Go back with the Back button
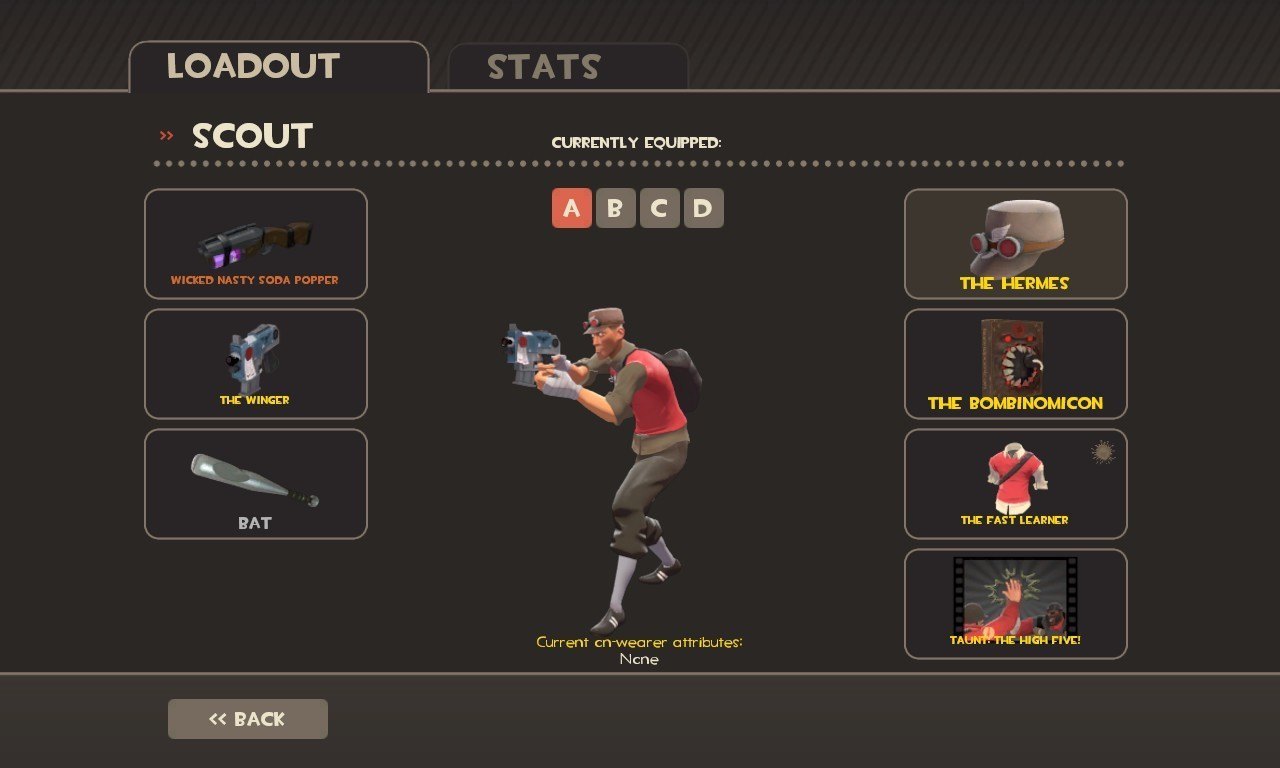Image resolution: width=1280 pixels, height=768 pixels. (248, 719)
